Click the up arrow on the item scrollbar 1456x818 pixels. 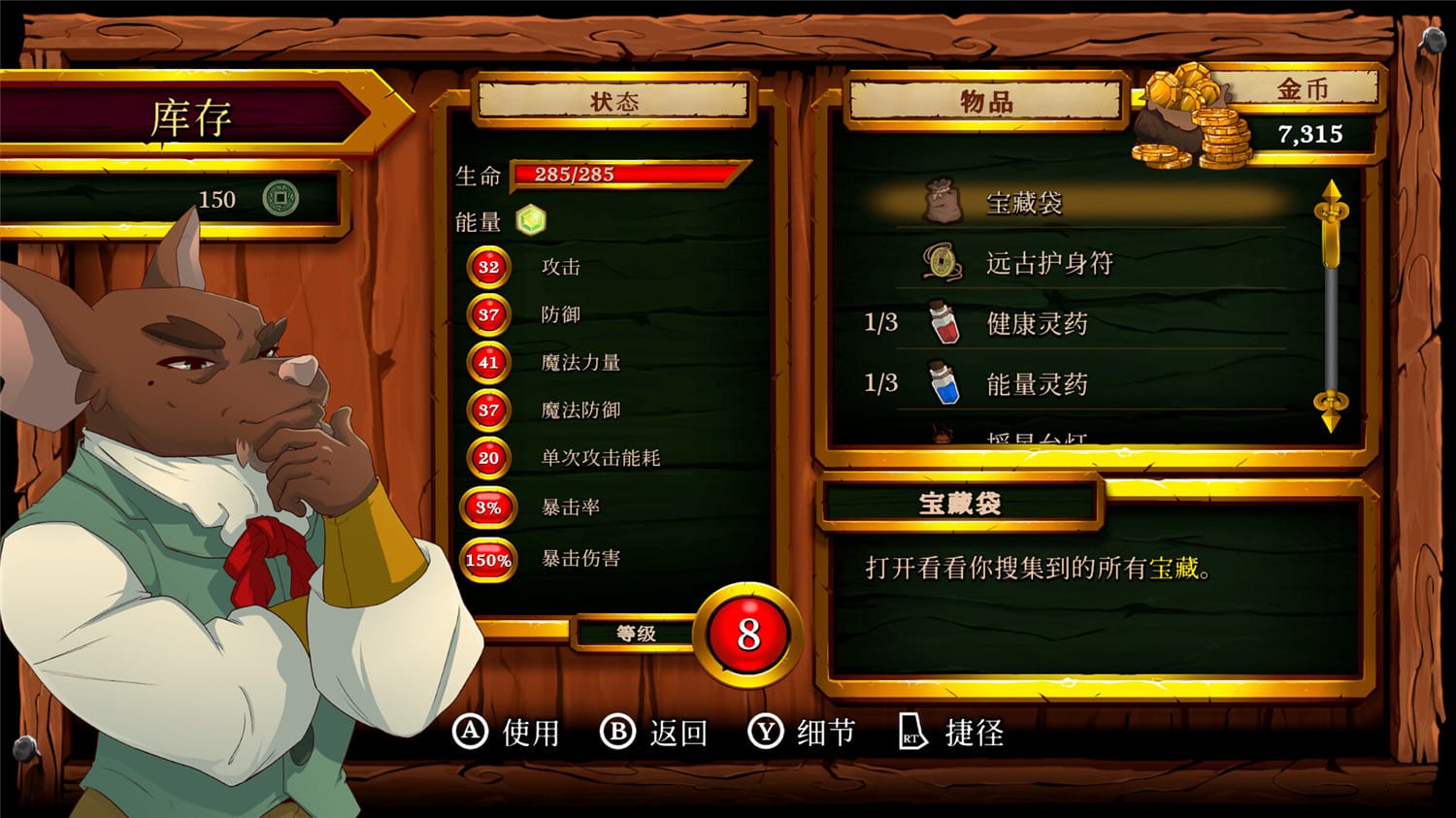[x=1332, y=194]
